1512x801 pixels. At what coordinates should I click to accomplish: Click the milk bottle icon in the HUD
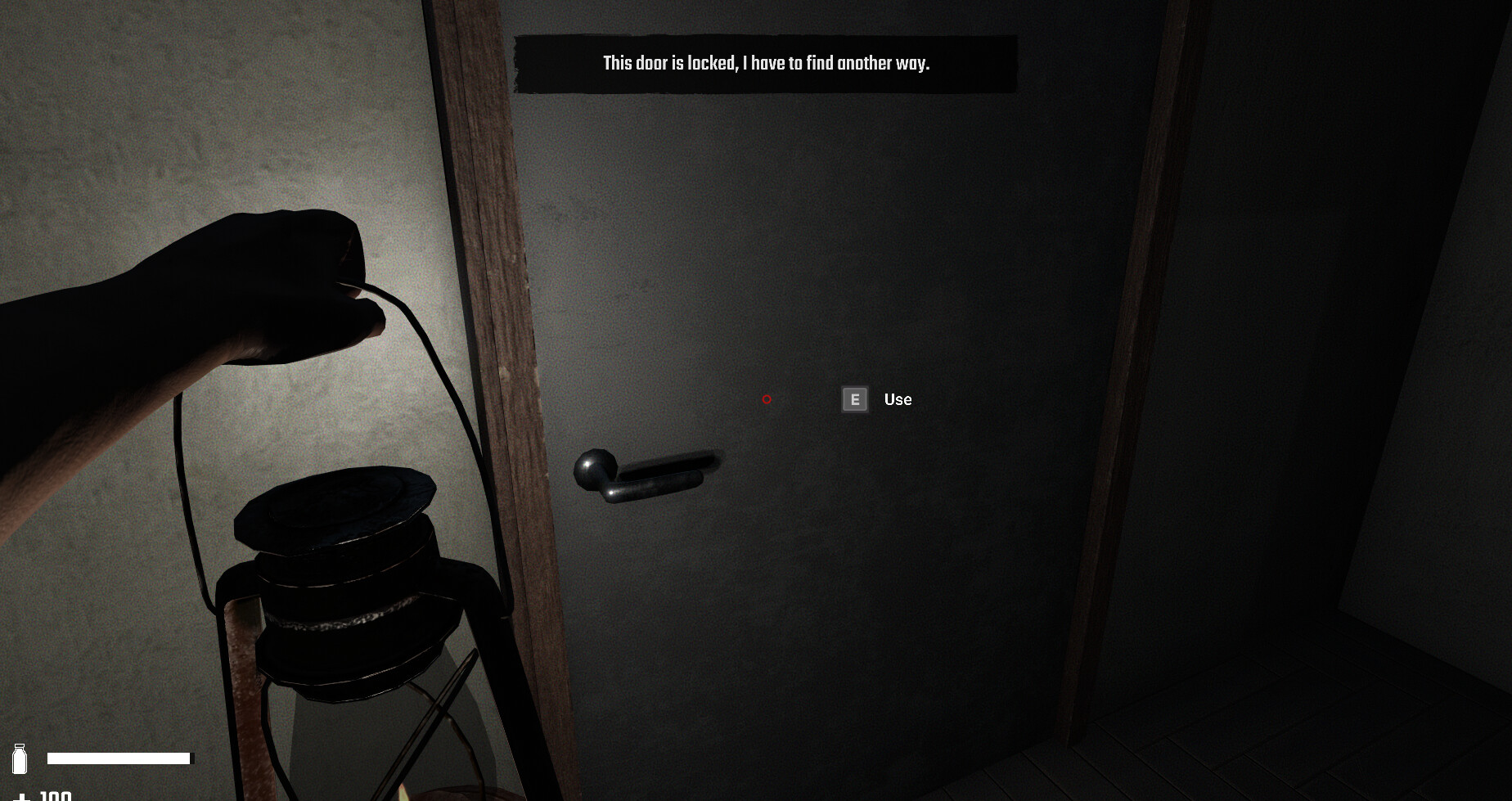coord(20,758)
